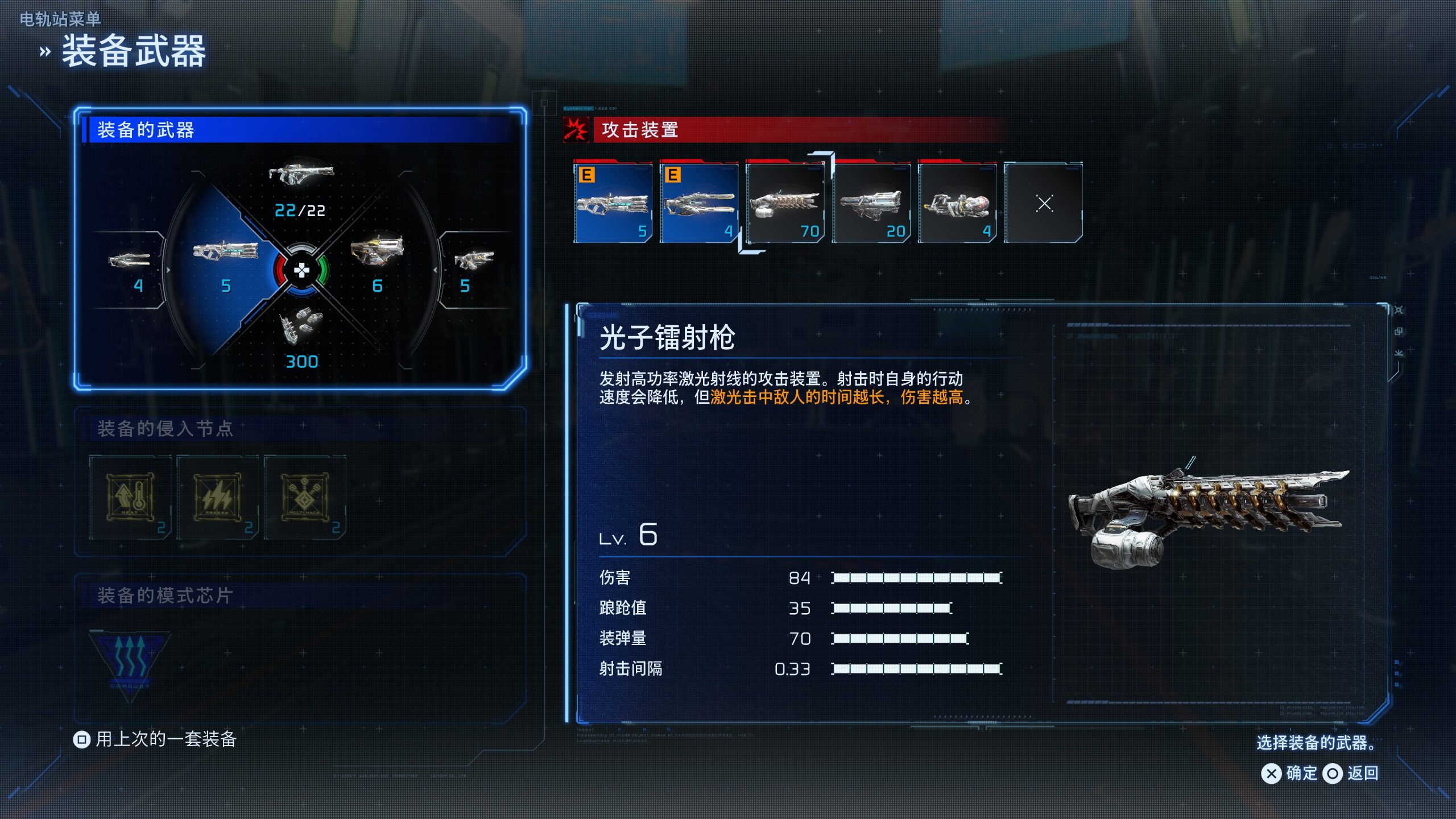This screenshot has width=1456, height=819.
Task: Select the HEAT hacking node
Action: (130, 497)
